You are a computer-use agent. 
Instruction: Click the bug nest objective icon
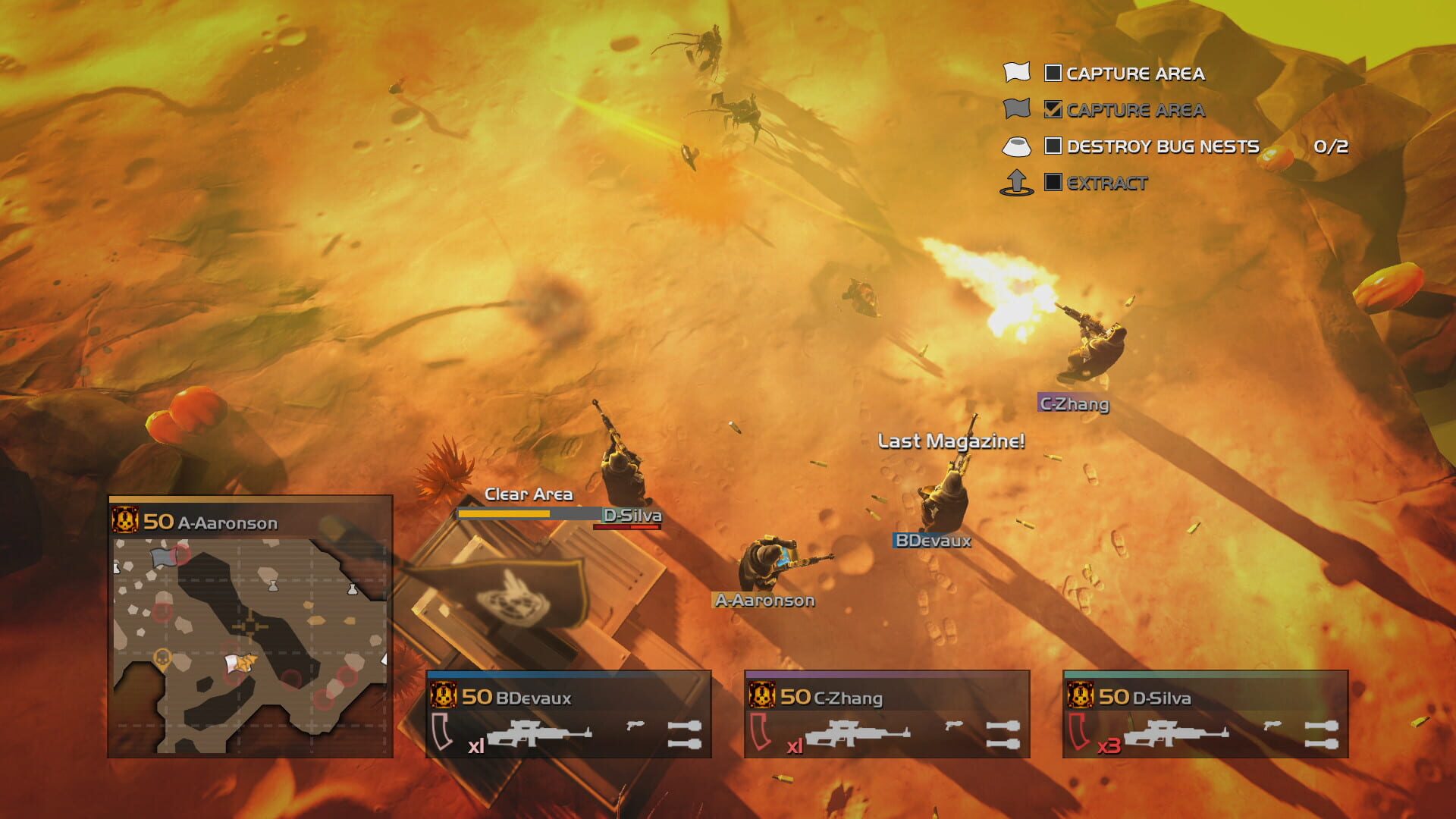click(1018, 146)
